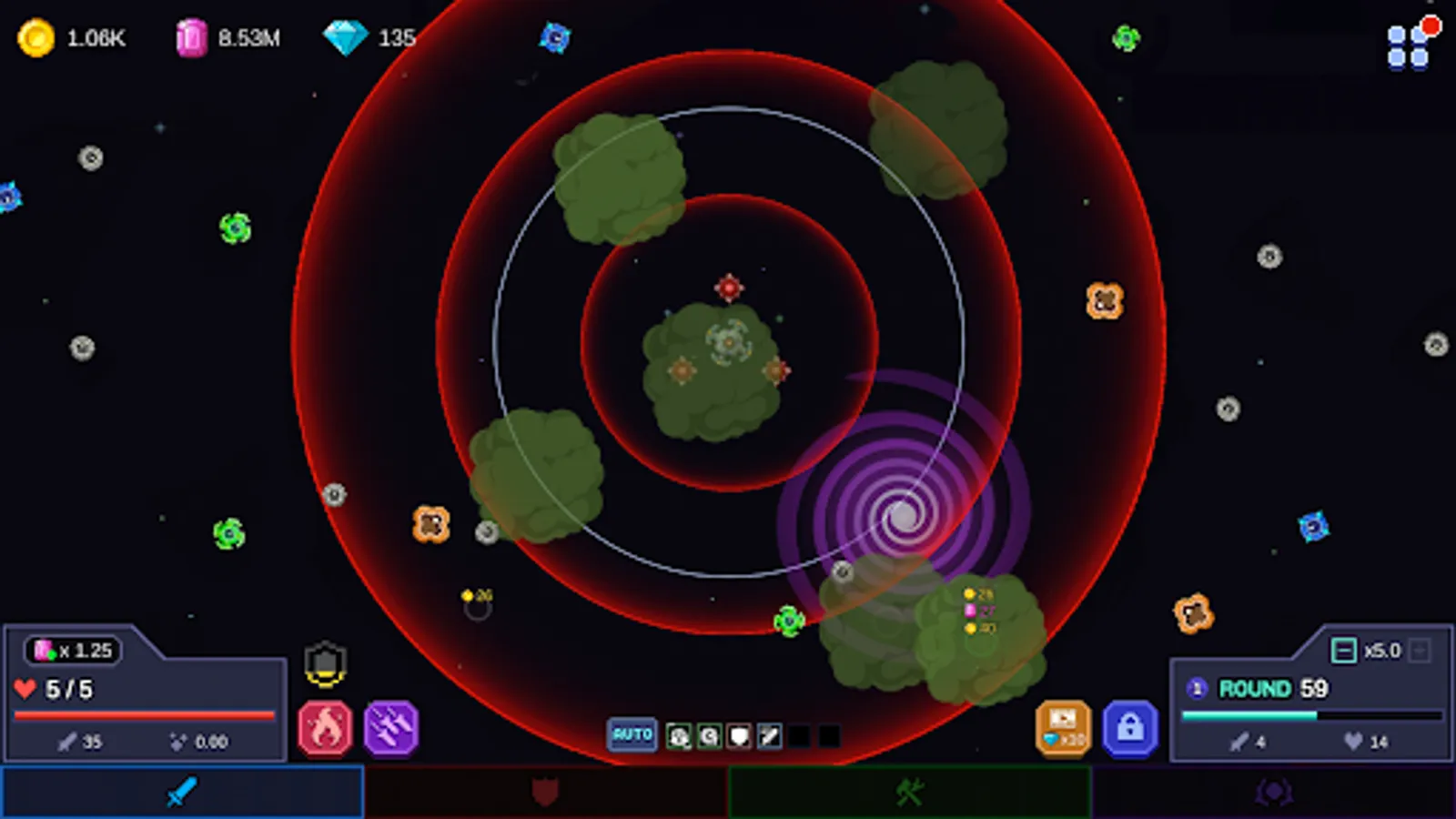Click the purple spiral vortex
This screenshot has width=1456, height=819.
pyautogui.click(x=903, y=516)
